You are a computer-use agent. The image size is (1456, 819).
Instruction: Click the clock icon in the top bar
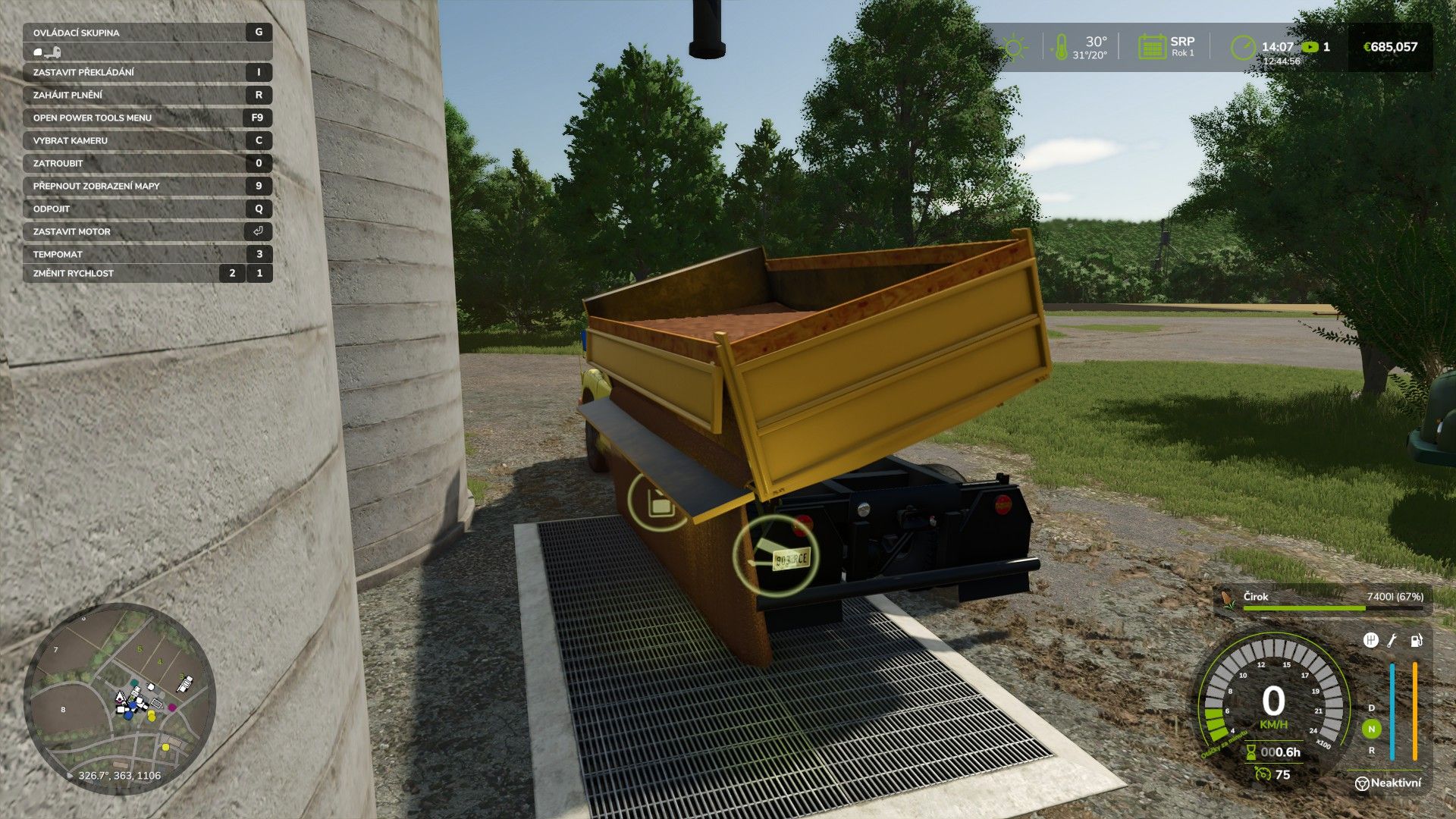point(1242,47)
